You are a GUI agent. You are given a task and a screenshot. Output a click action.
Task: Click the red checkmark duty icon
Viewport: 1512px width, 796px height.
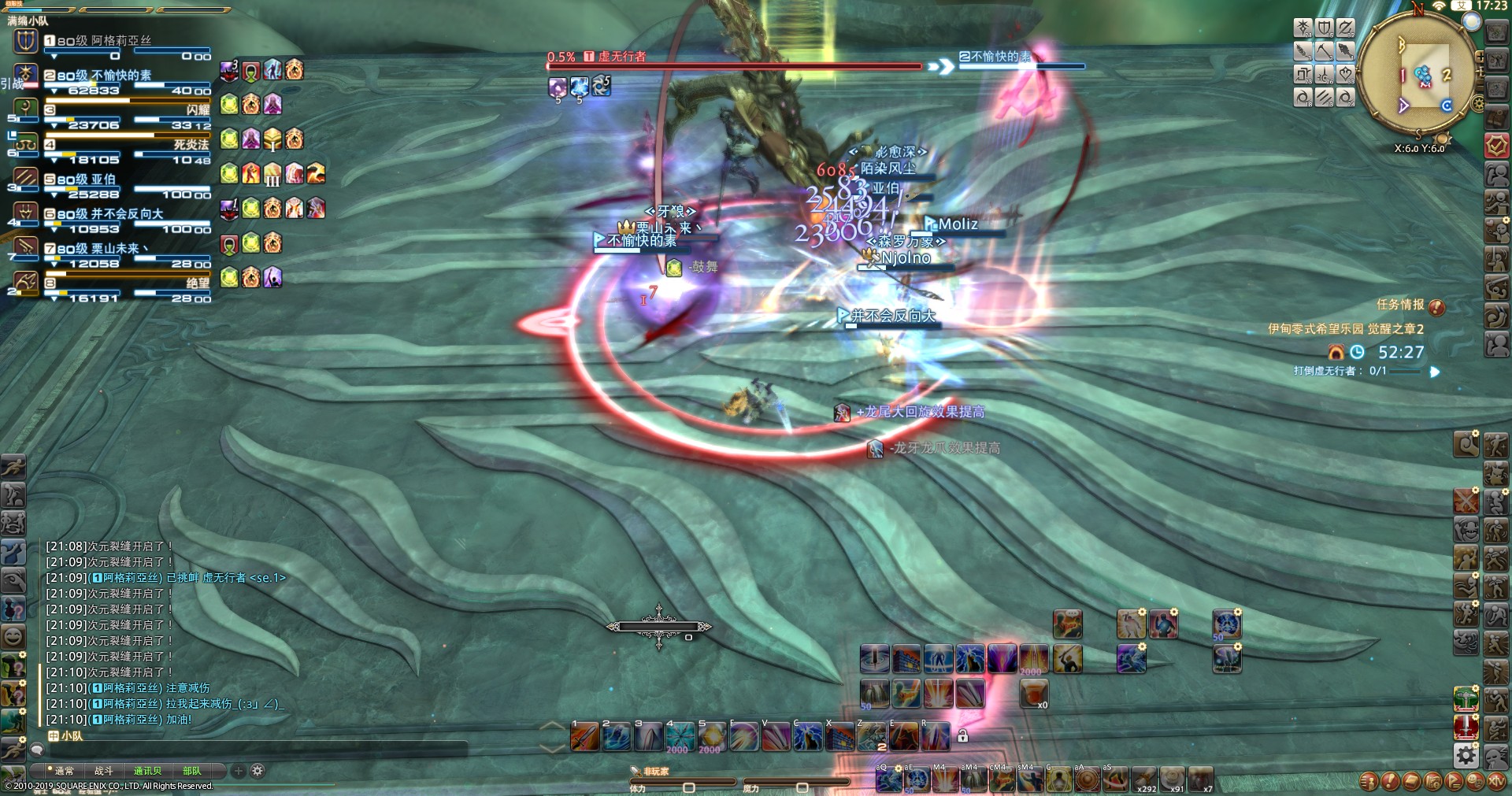[1496, 146]
